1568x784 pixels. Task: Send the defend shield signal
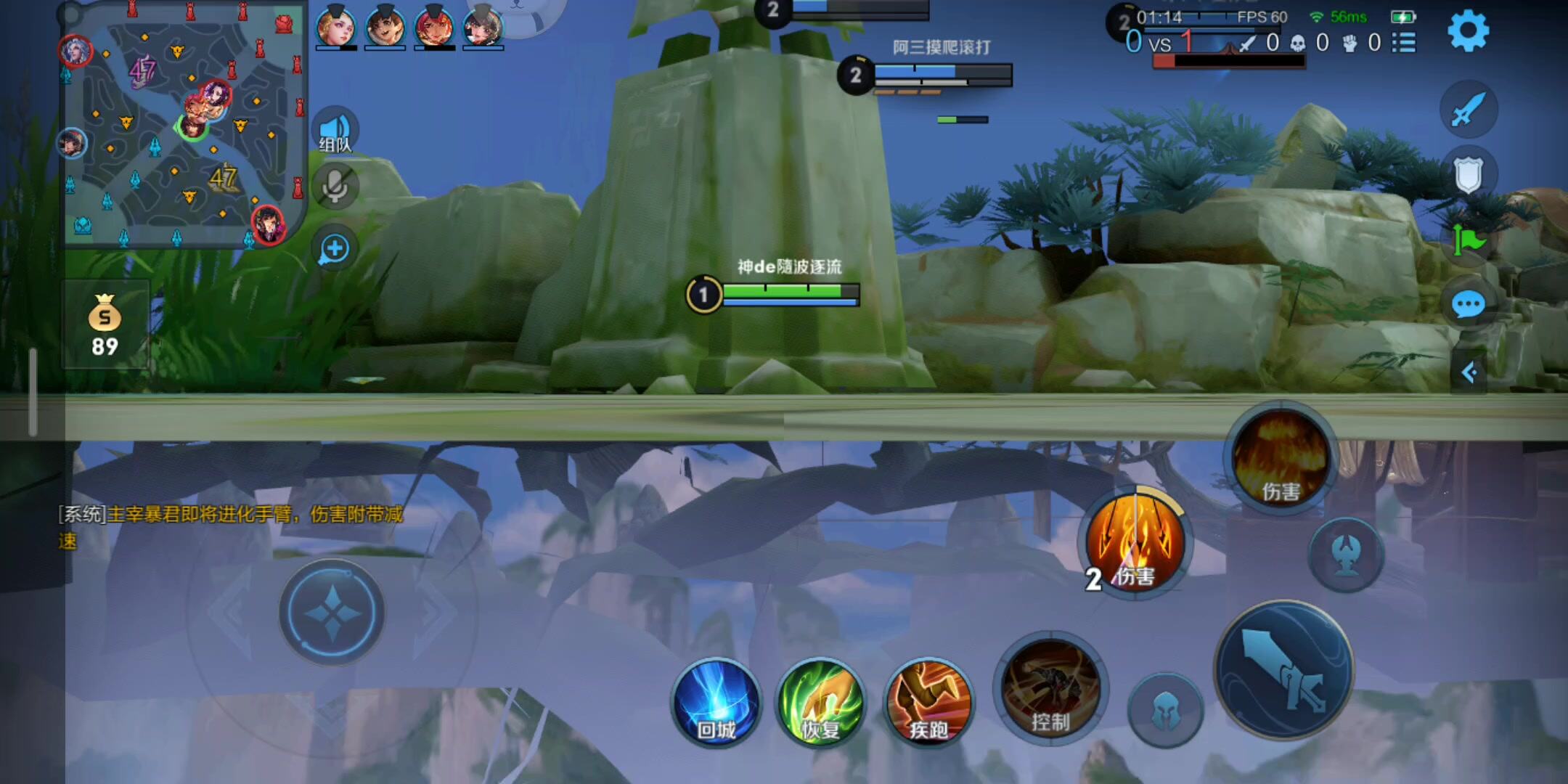(x=1468, y=174)
